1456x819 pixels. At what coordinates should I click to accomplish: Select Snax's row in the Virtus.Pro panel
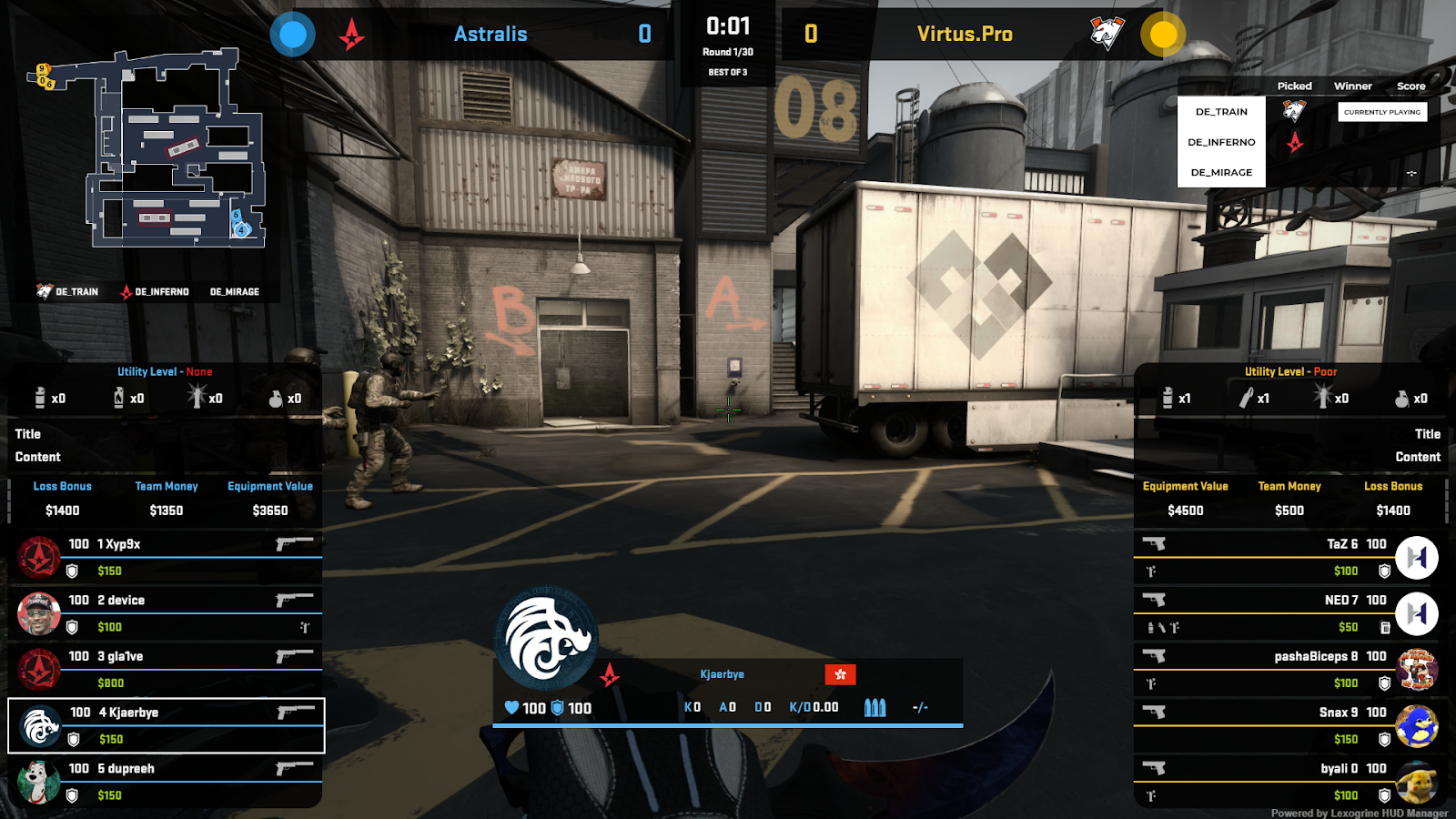(x=1274, y=713)
